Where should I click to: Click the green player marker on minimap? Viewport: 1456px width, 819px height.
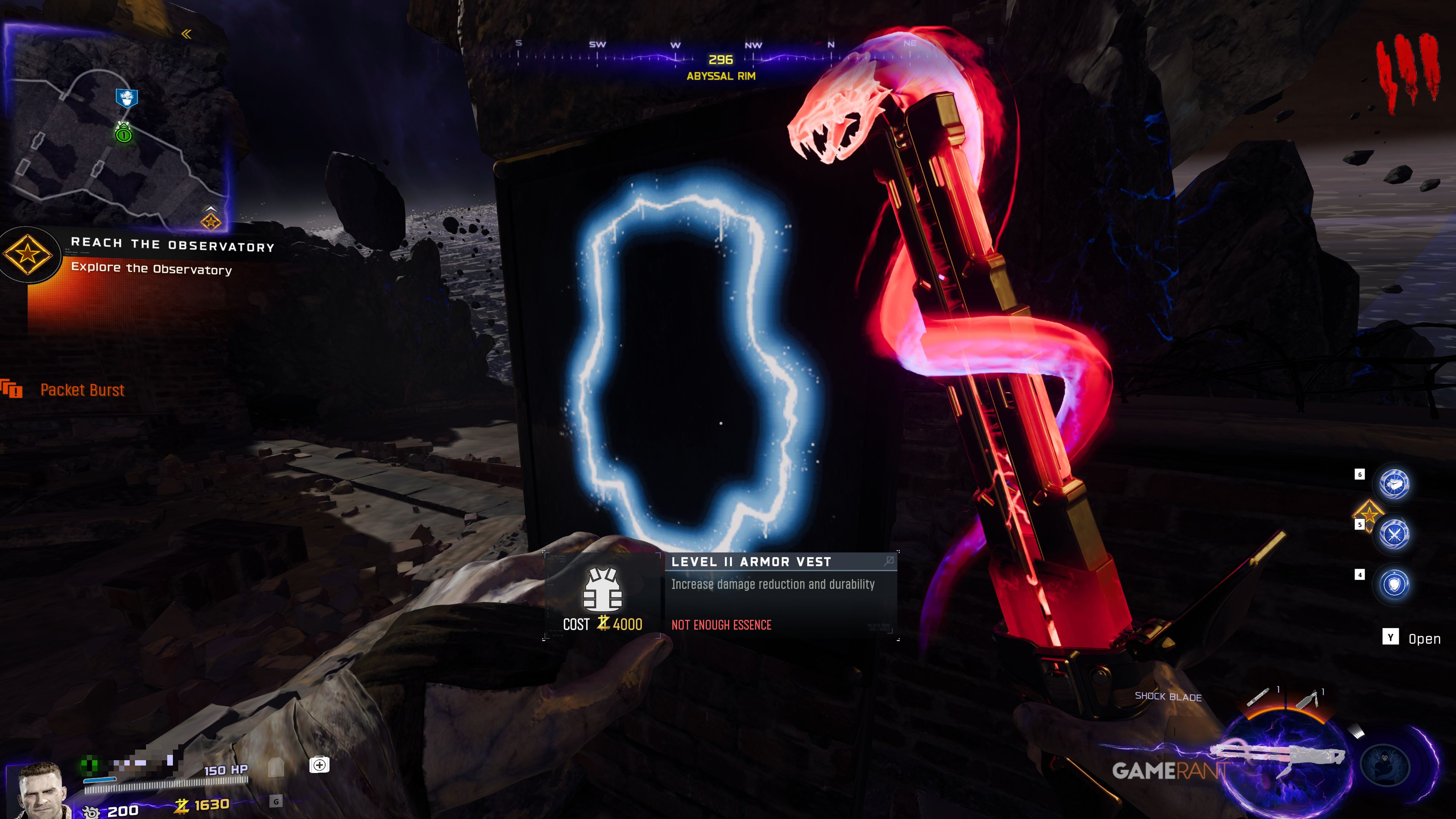(124, 133)
